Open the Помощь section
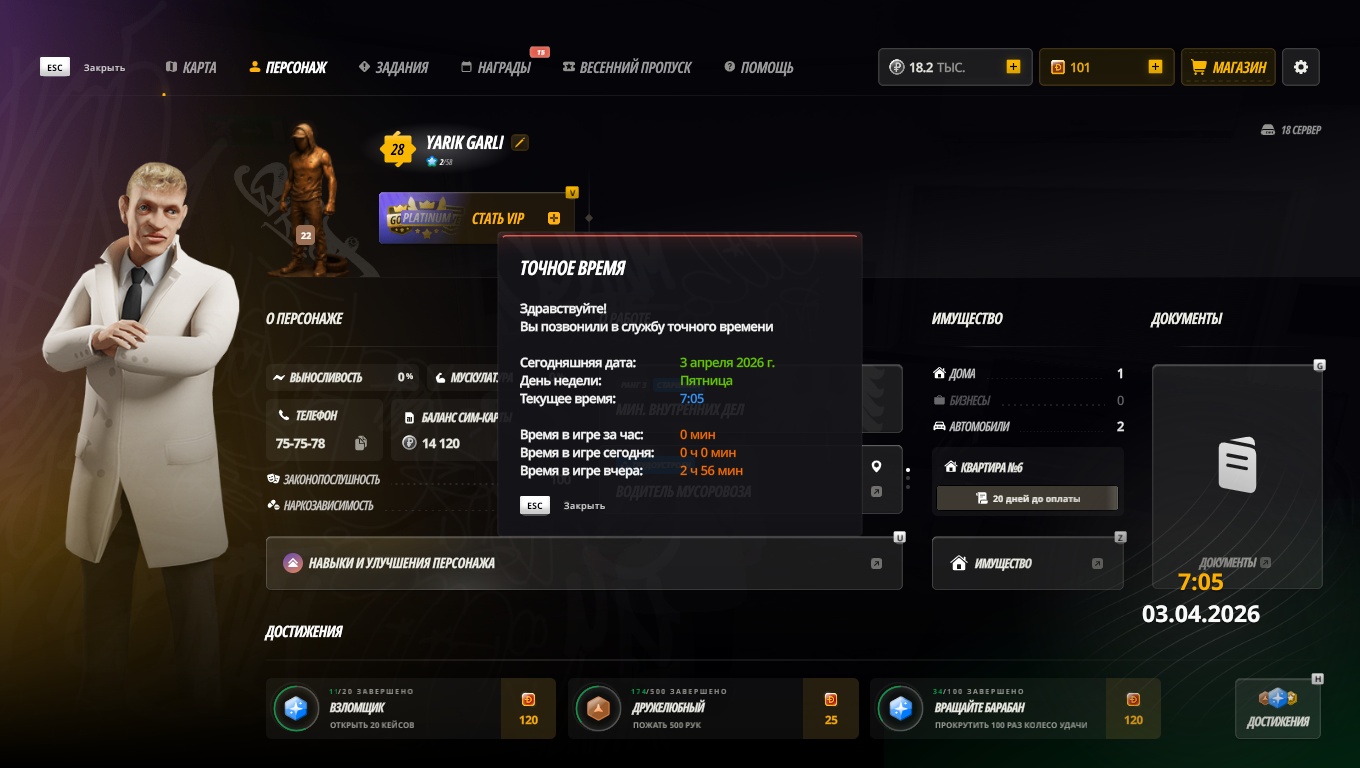The width and height of the screenshot is (1360, 768). pos(758,67)
